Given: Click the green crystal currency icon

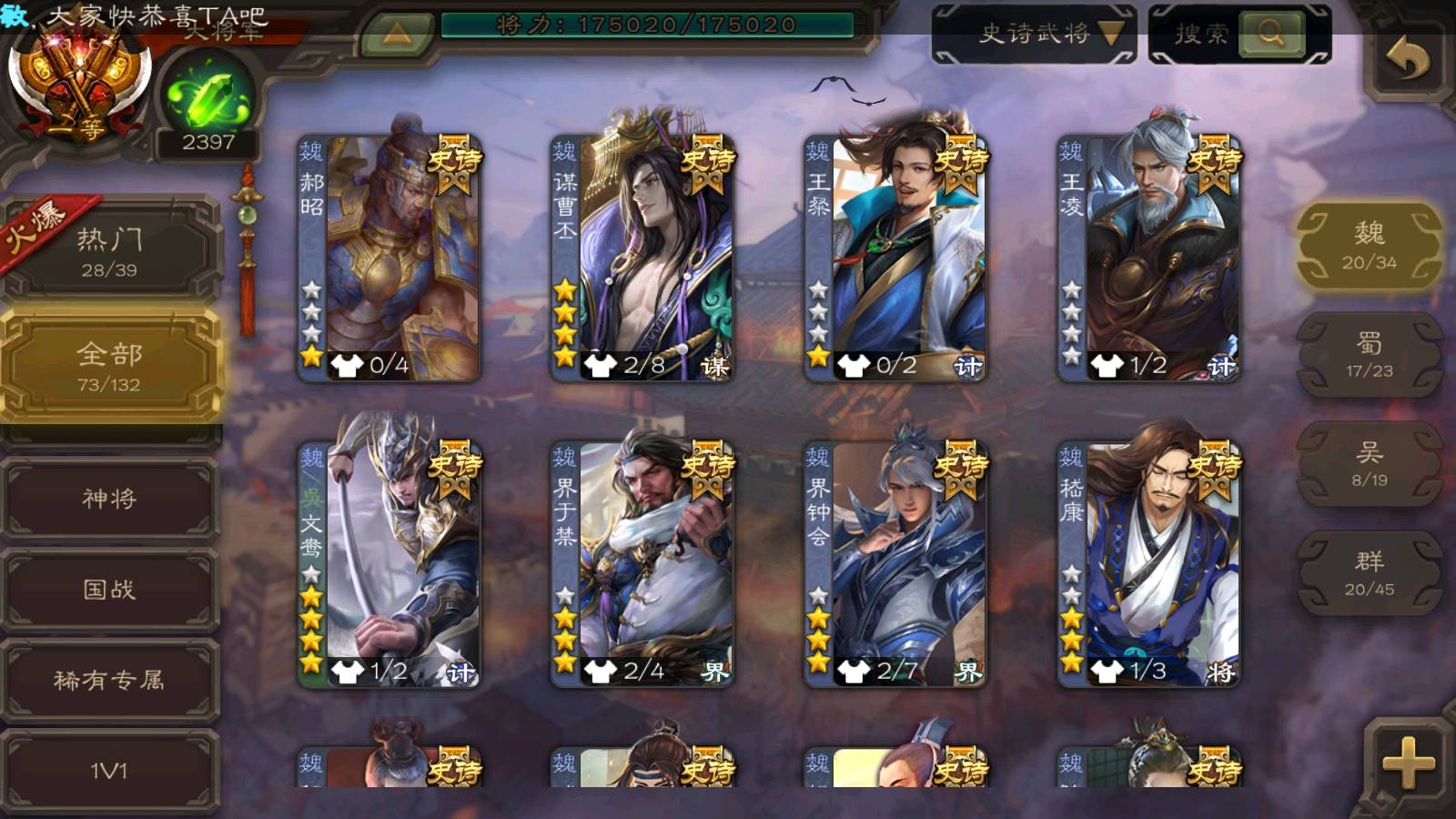Looking at the screenshot, I should tap(208, 96).
